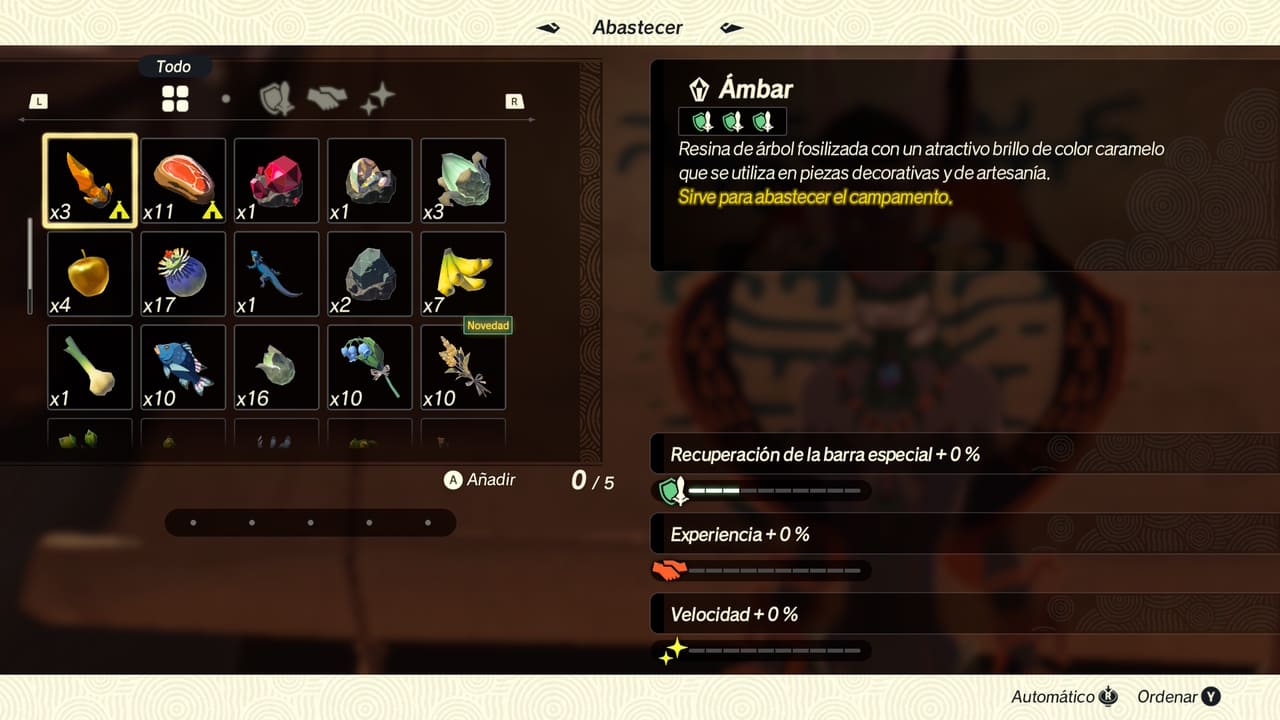
Task: Show the sparkle speed category tab
Action: point(378,98)
